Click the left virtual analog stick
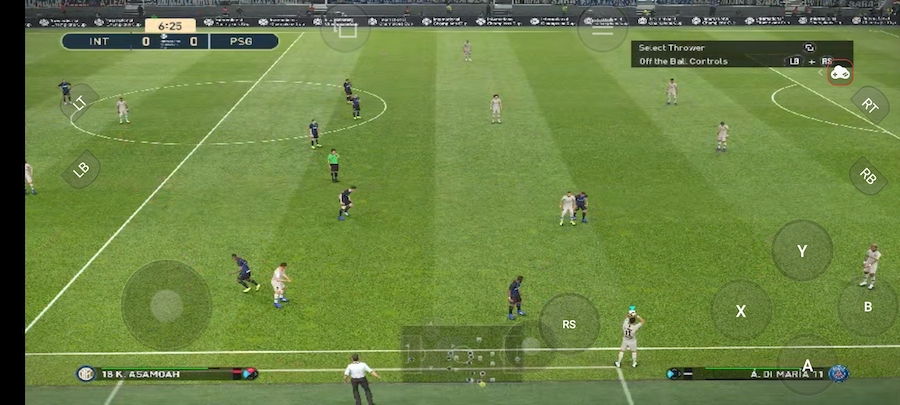The height and width of the screenshot is (405, 900). coord(166,305)
